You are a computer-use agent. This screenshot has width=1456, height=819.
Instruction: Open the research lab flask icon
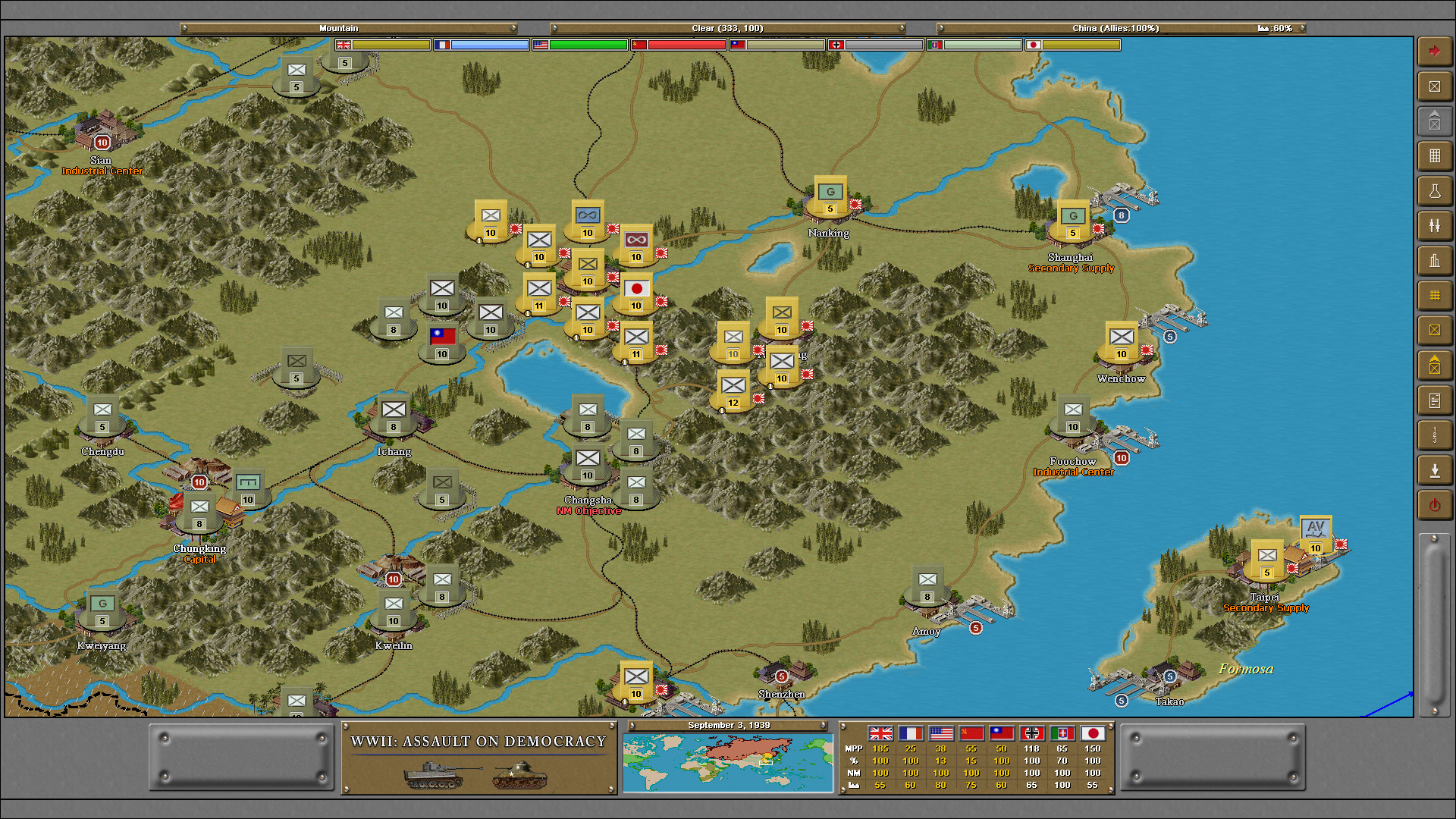click(x=1435, y=190)
